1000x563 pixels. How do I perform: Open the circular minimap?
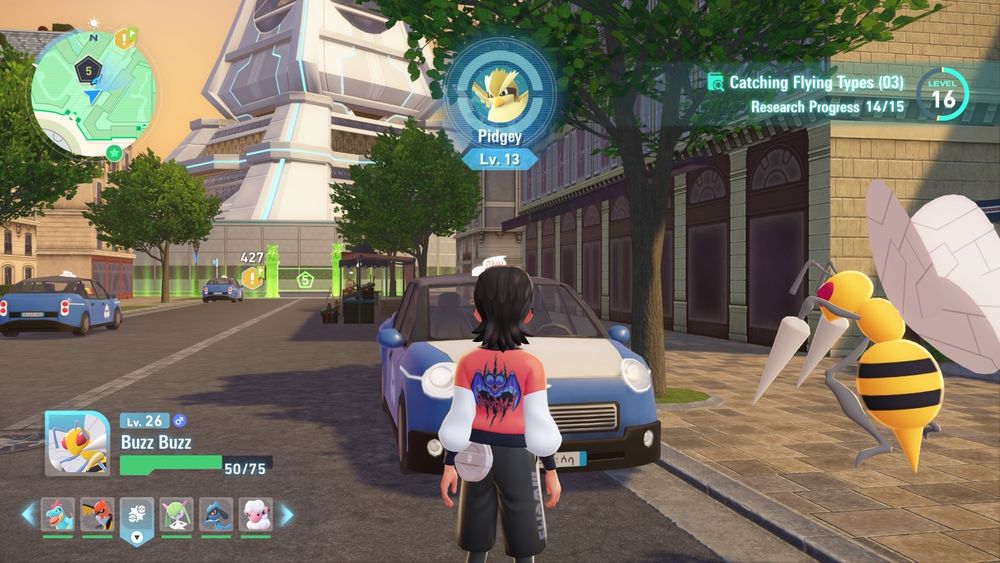point(93,92)
